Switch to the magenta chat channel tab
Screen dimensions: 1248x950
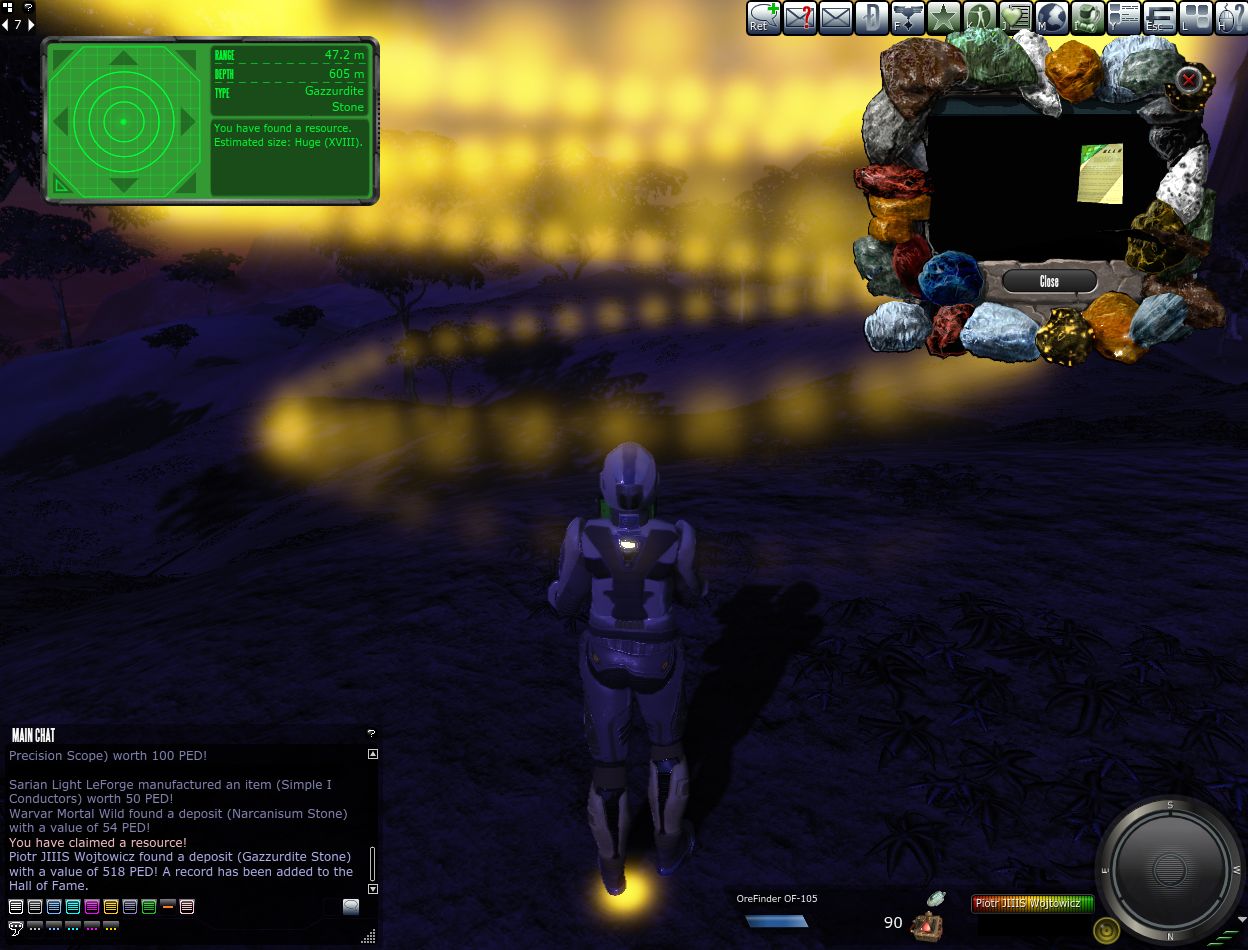pyautogui.click(x=92, y=907)
